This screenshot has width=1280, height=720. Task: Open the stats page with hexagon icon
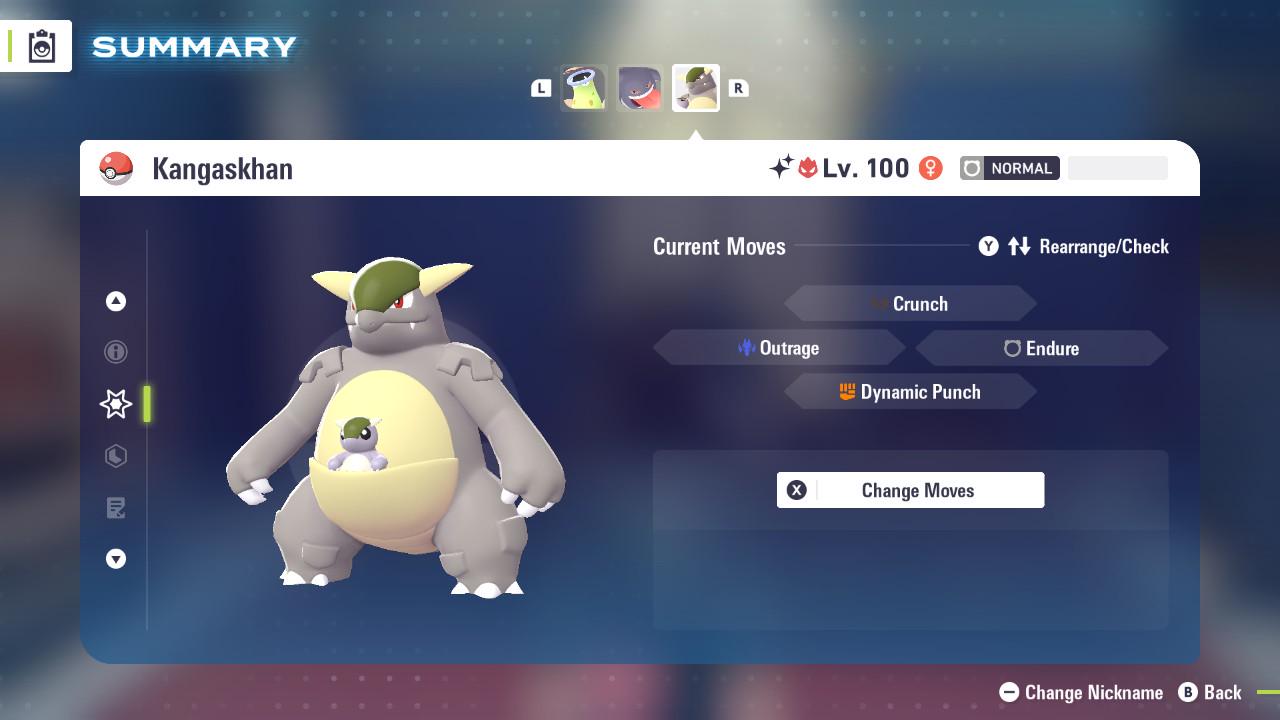[x=116, y=456]
